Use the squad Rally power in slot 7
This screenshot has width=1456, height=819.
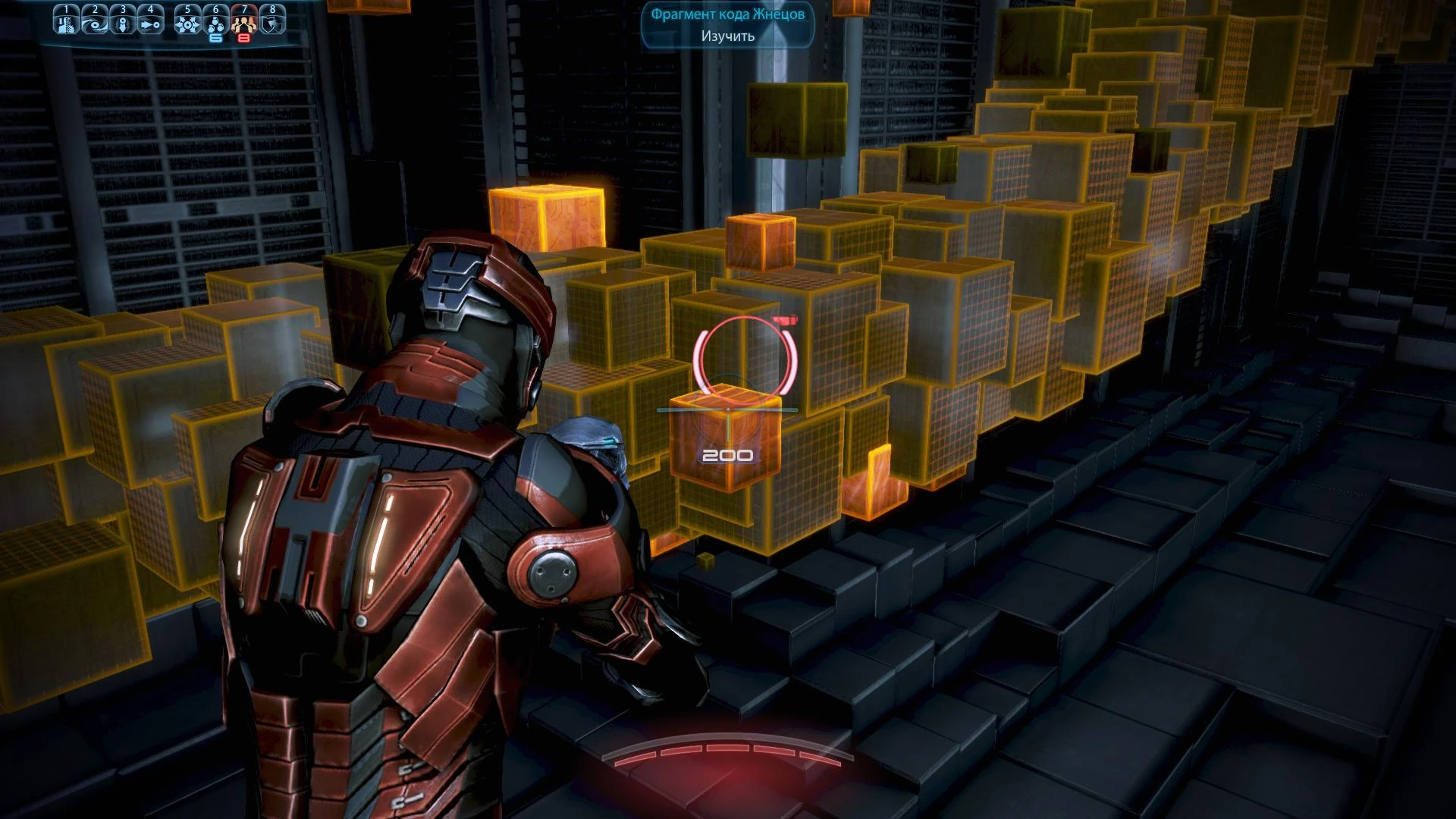click(243, 24)
